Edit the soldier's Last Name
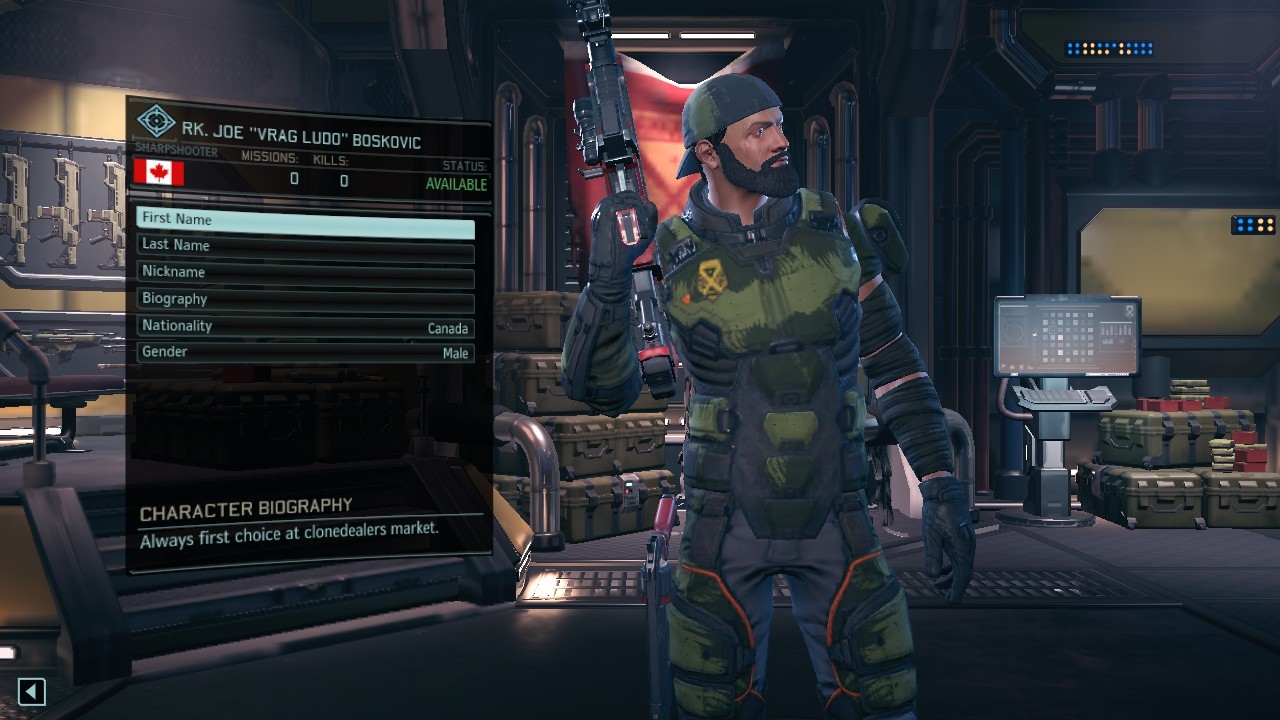Image resolution: width=1280 pixels, height=720 pixels. click(305, 246)
